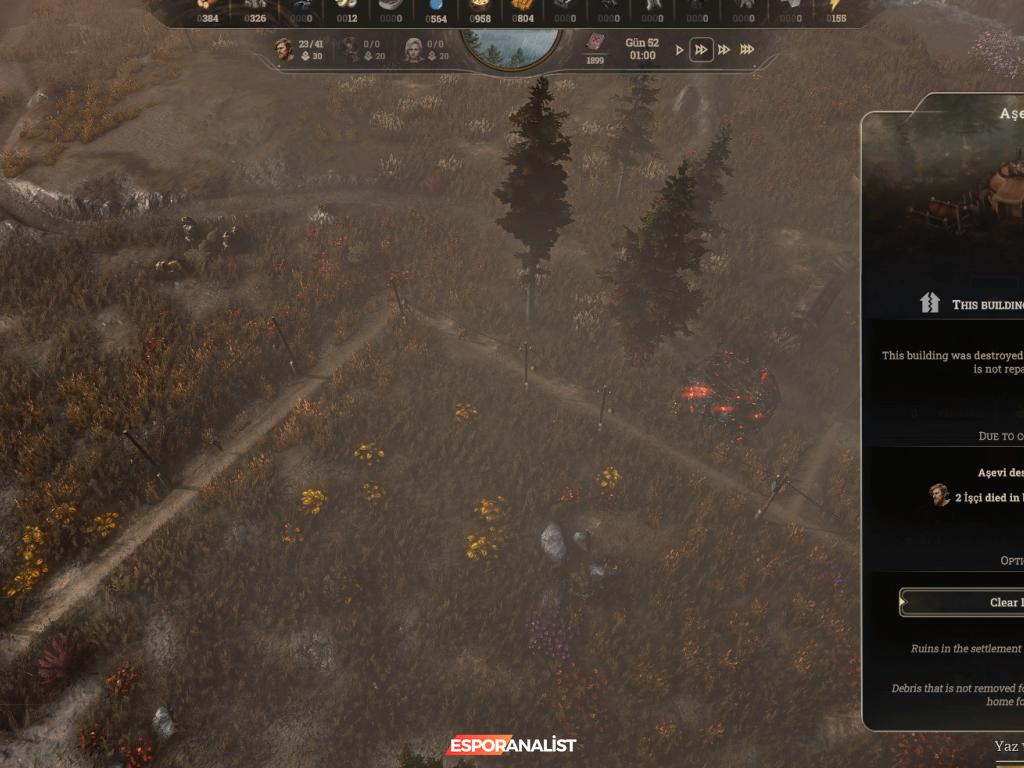Activate the highlighted double-speed button

click(x=702, y=50)
